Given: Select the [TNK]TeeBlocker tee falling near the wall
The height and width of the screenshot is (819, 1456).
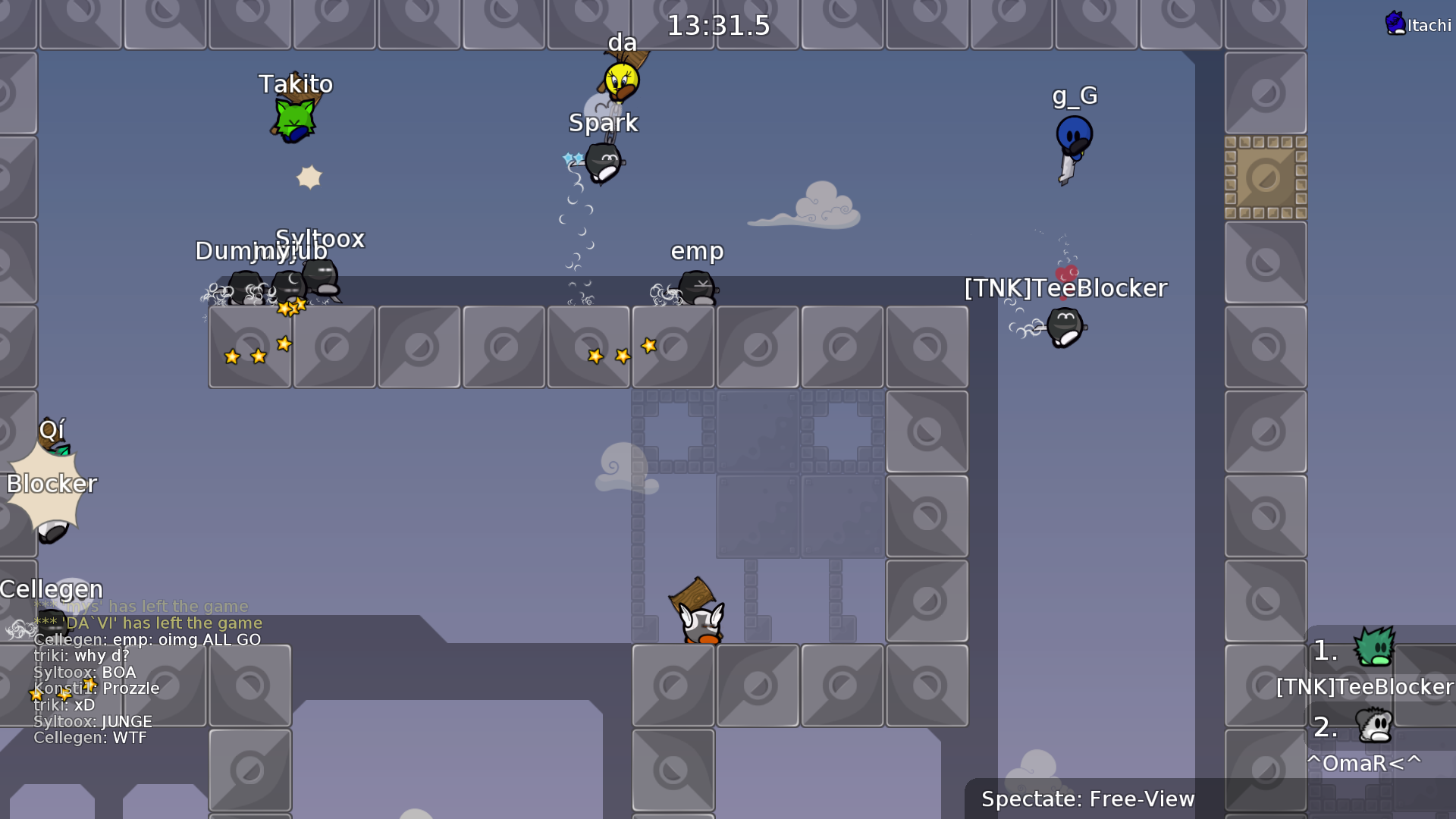Looking at the screenshot, I should (x=1065, y=326).
